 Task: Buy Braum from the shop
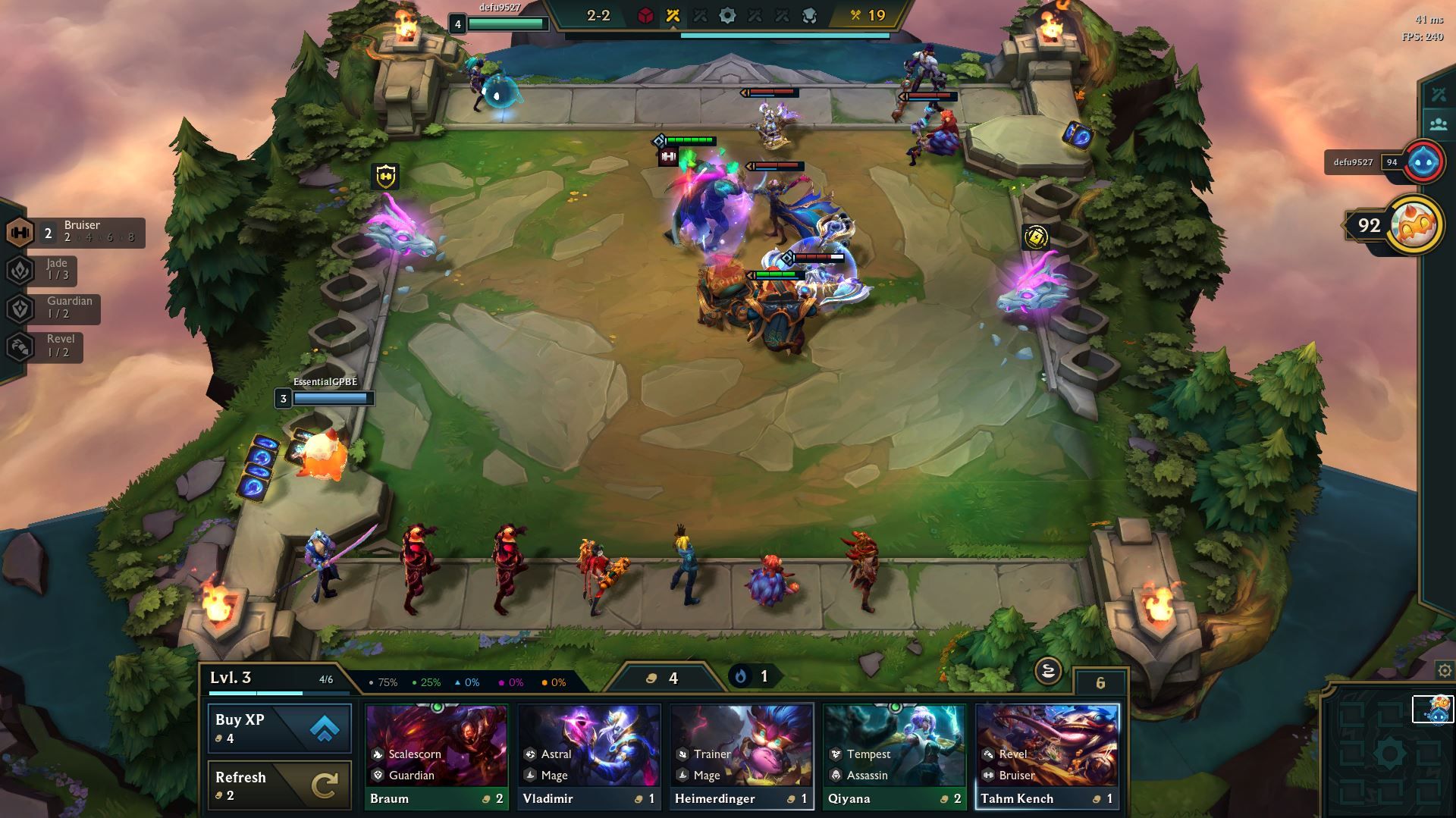pyautogui.click(x=436, y=756)
